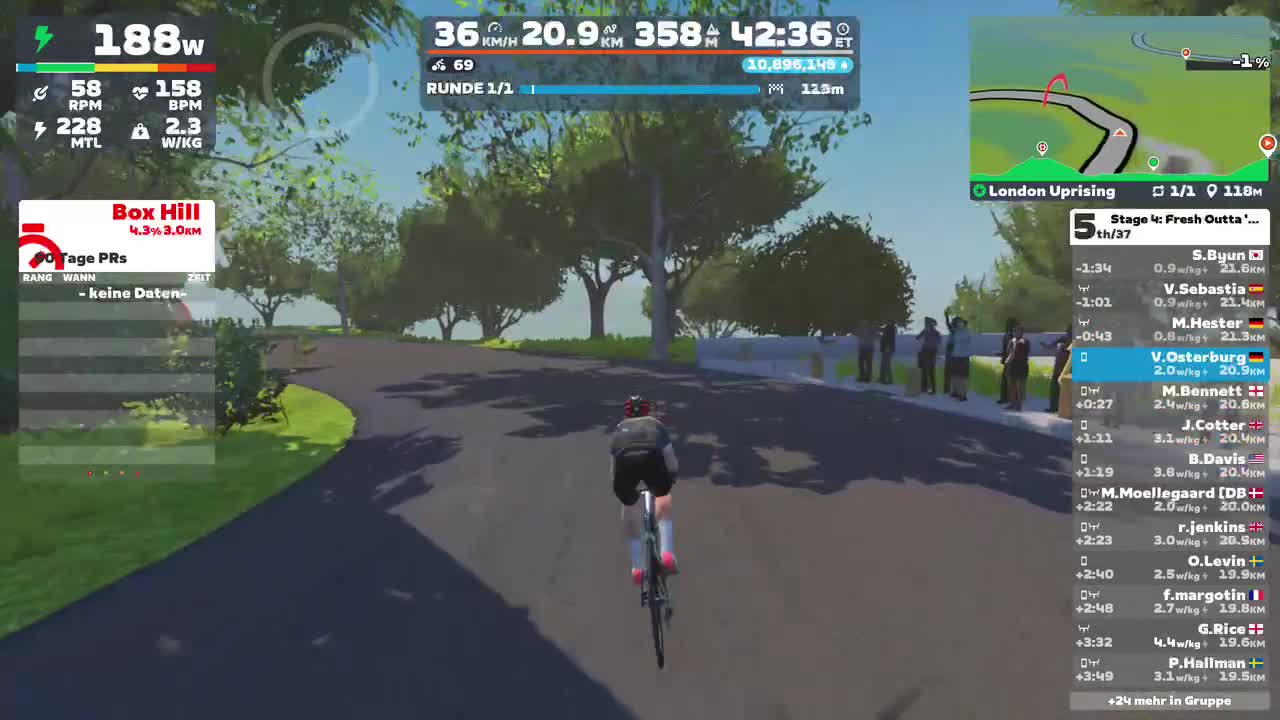This screenshot has height=720, width=1280.
Task: Click the German flag beside V.Osterburg
Action: point(1256,357)
